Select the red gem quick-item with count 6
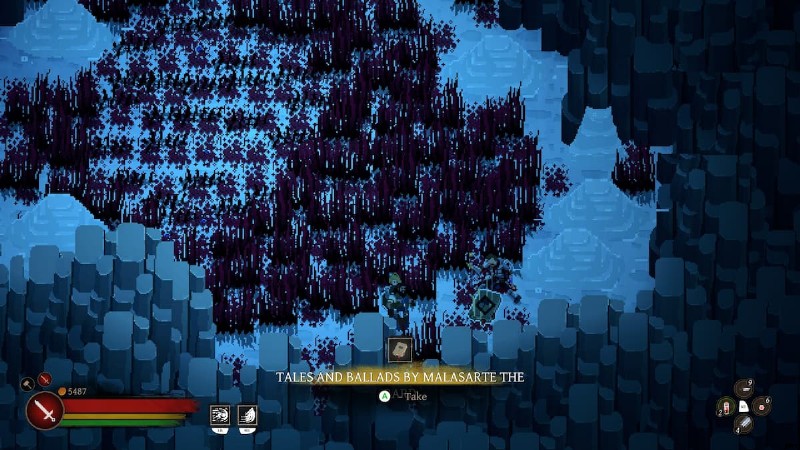This screenshot has height=450, width=800. [762, 405]
